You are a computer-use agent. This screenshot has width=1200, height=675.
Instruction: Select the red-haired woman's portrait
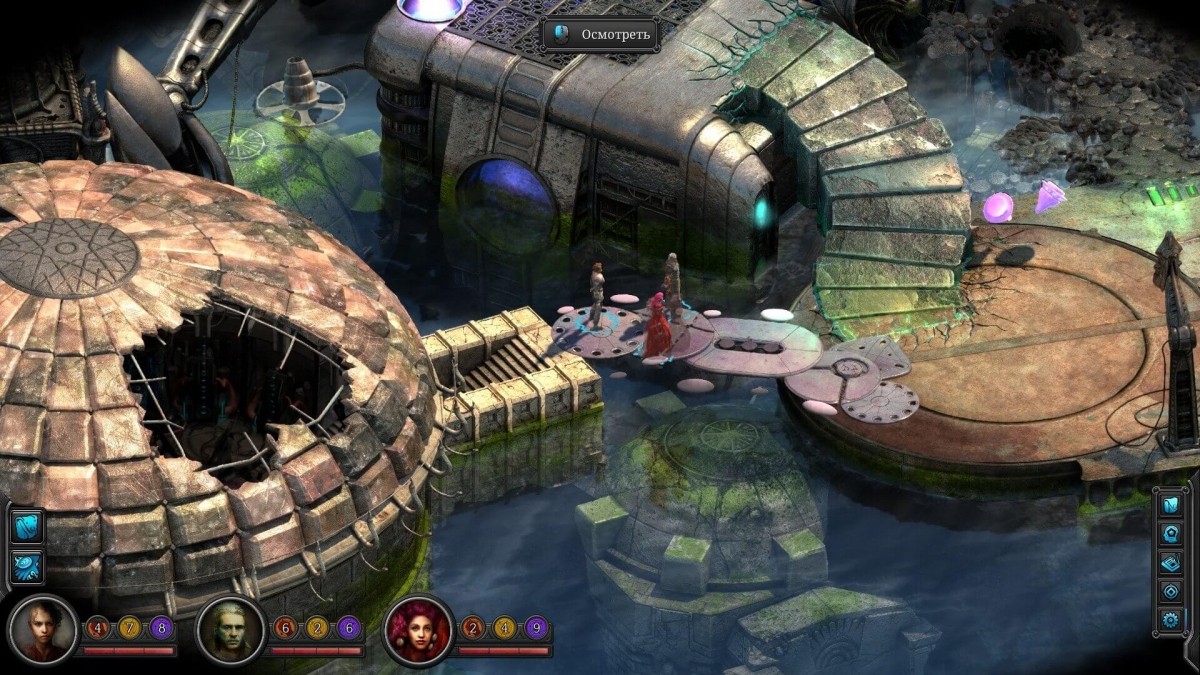tap(418, 630)
